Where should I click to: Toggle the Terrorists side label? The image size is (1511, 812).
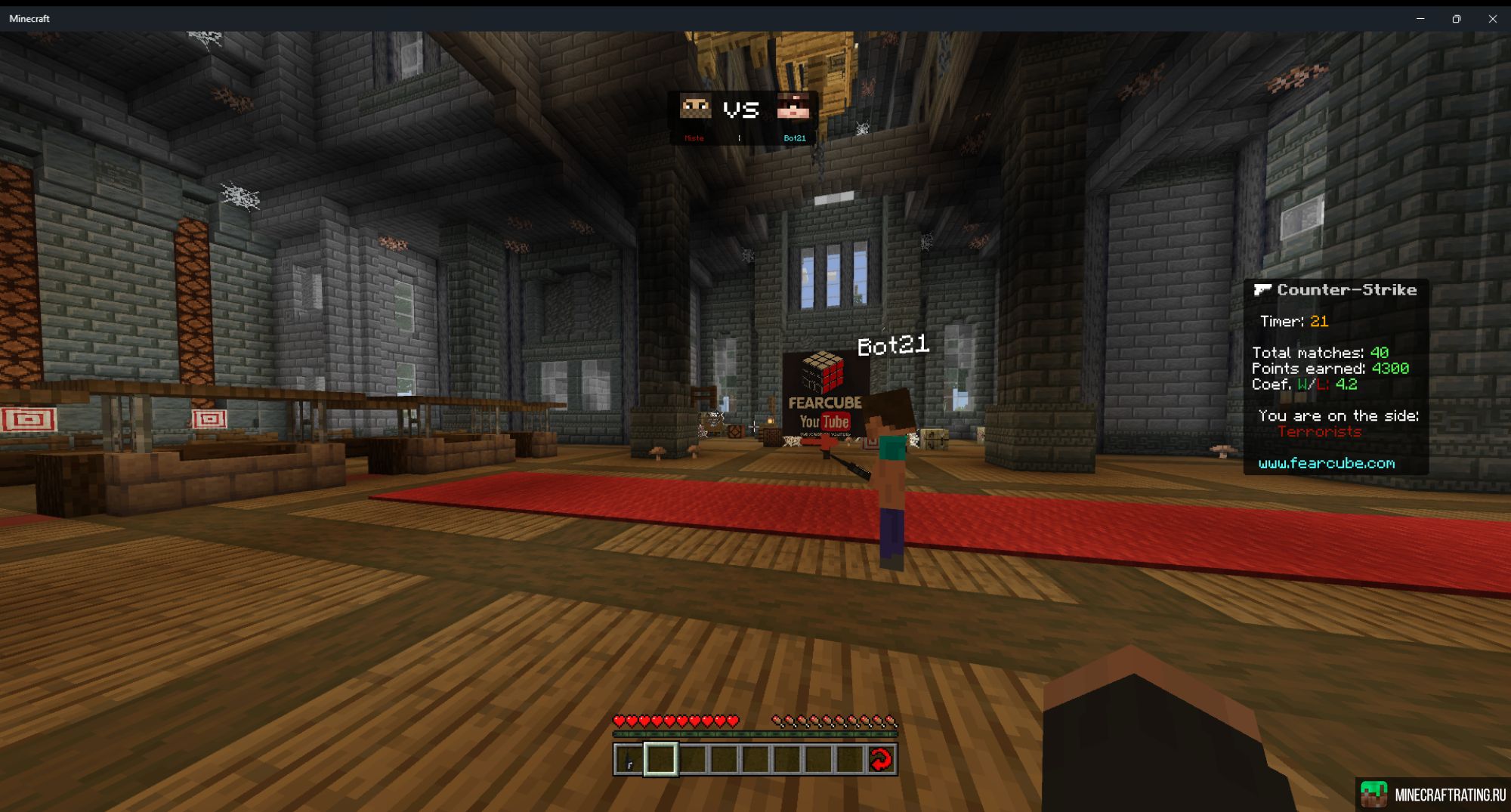point(1321,432)
